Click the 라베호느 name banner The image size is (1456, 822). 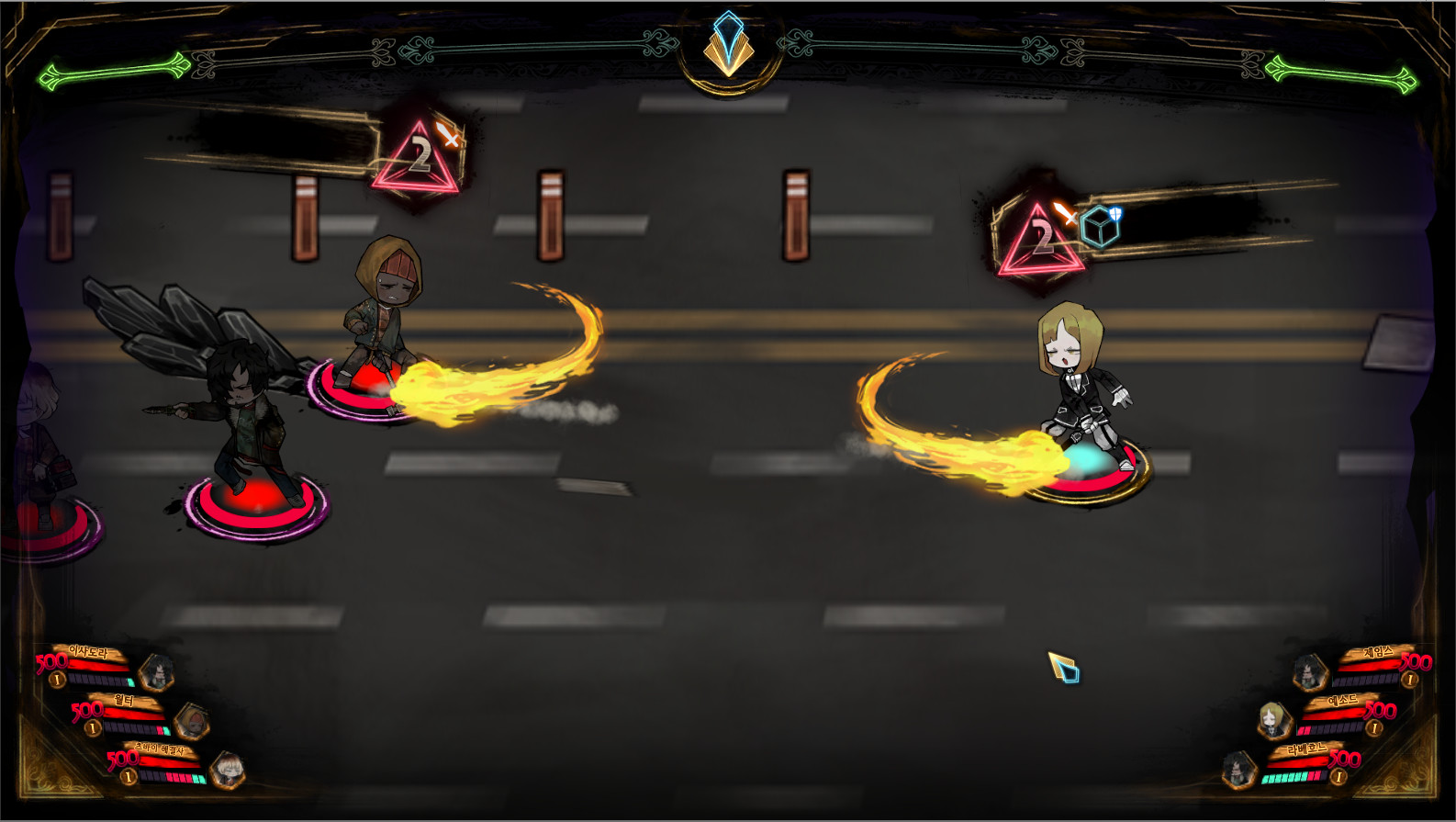1306,749
